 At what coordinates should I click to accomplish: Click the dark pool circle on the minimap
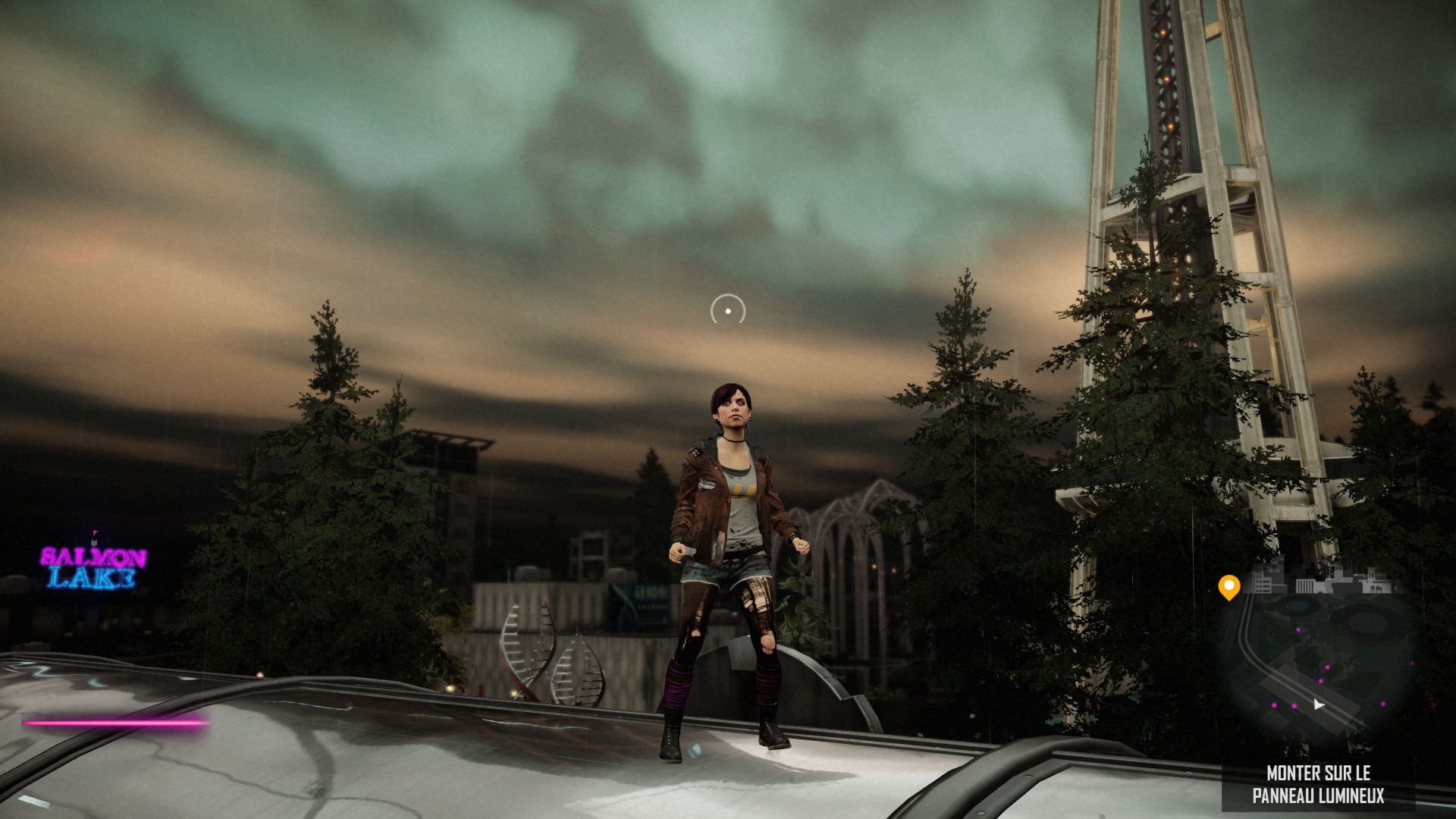[x=1297, y=605]
